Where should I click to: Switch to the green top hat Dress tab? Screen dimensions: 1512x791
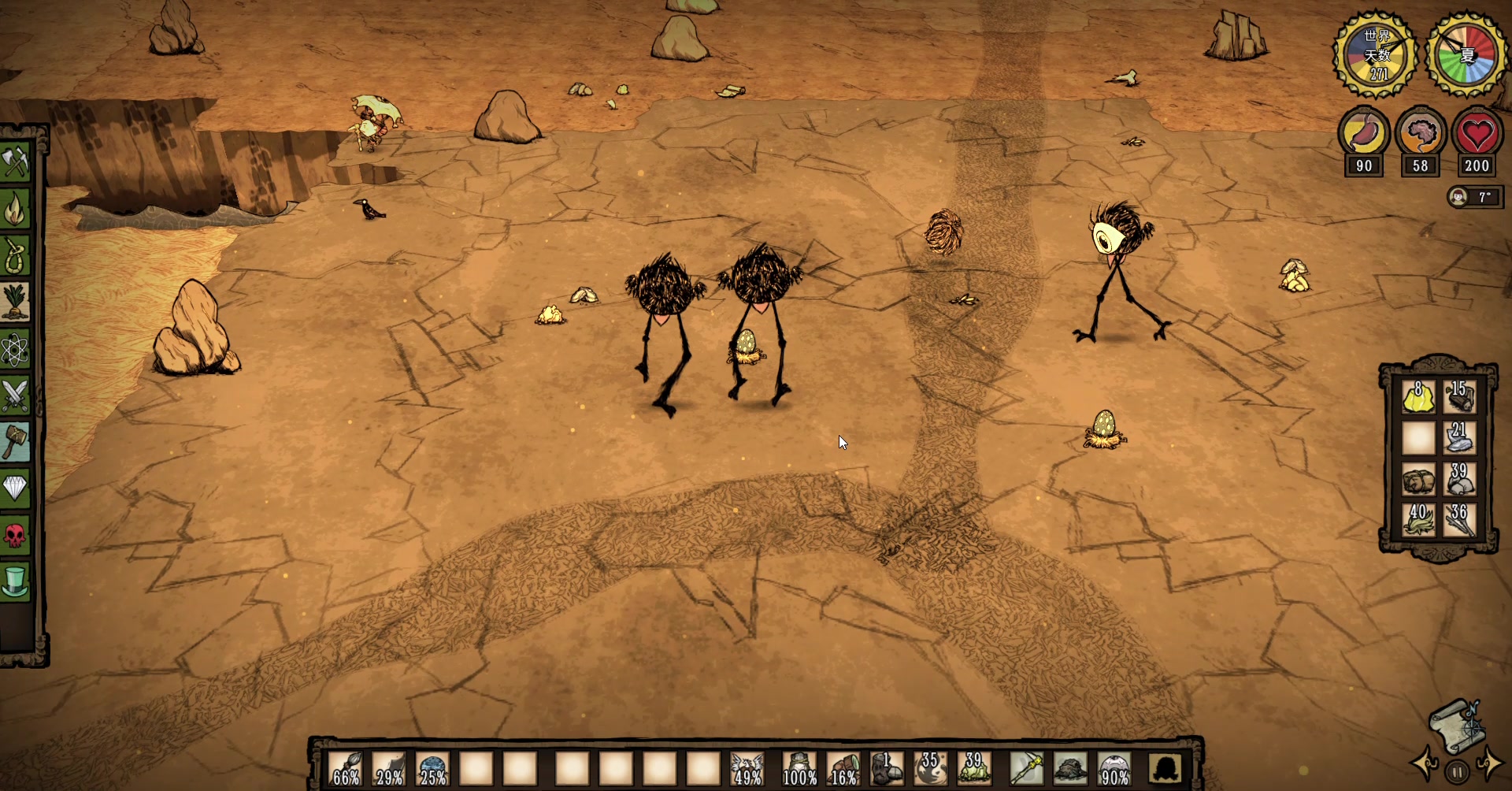click(16, 582)
